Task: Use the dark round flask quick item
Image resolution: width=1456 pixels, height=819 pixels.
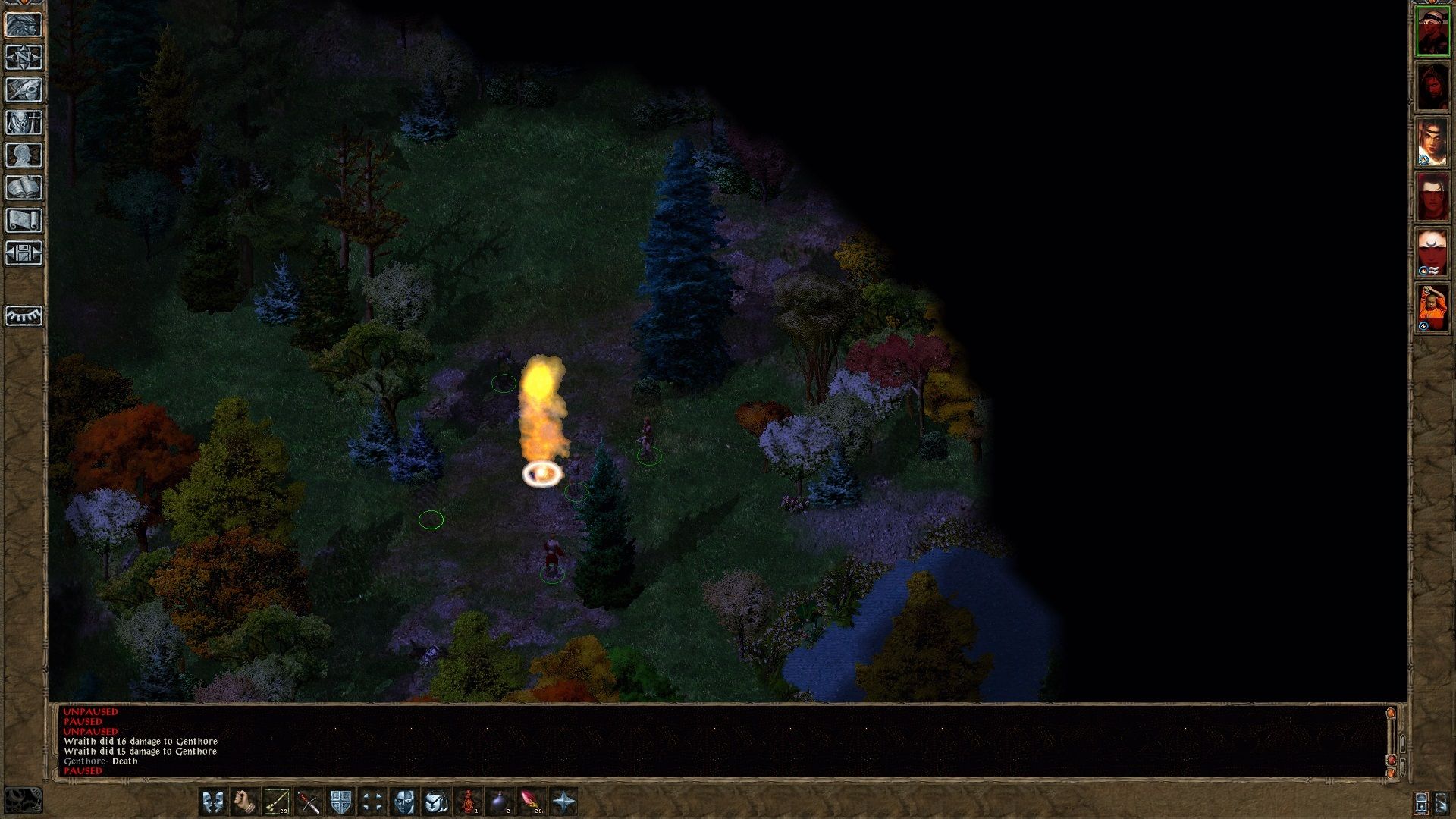Action: click(500, 802)
